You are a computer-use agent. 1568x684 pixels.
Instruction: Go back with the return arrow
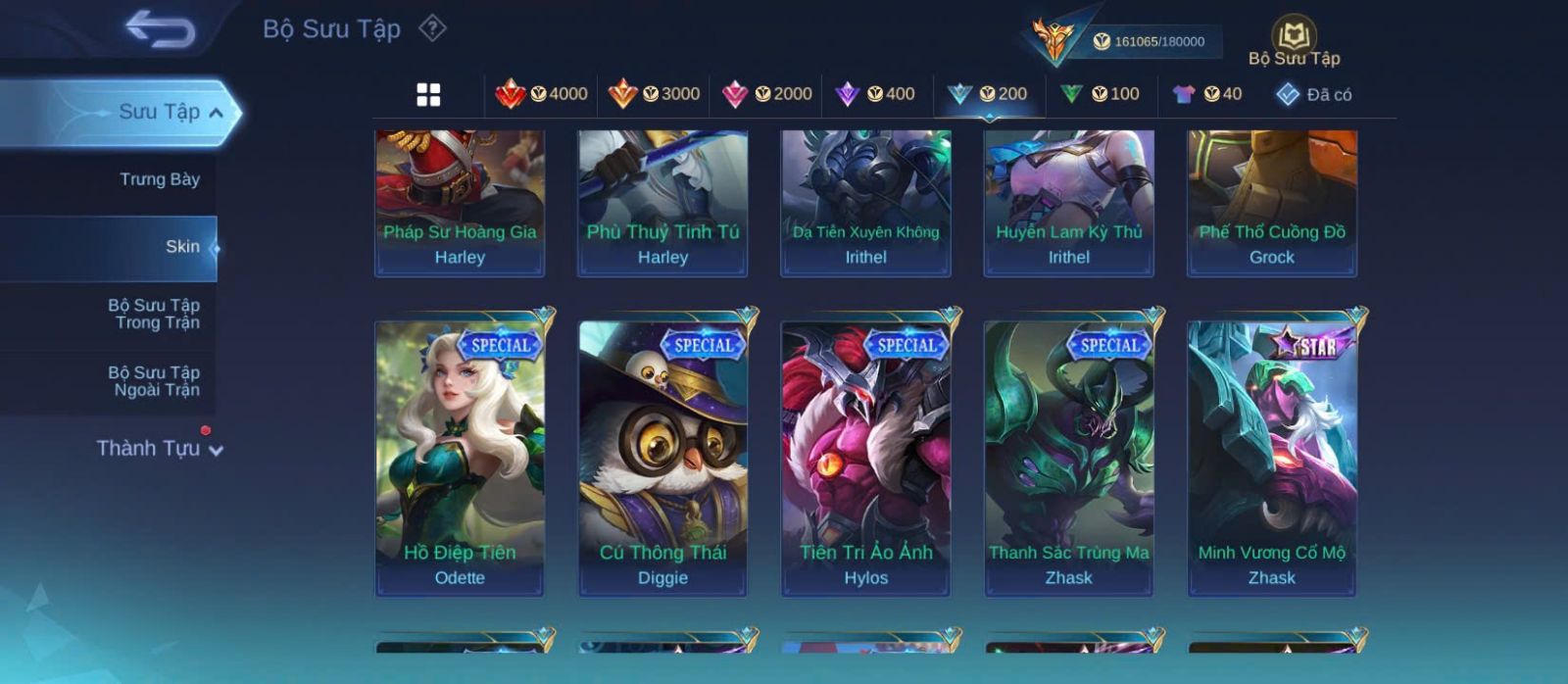pos(160,30)
